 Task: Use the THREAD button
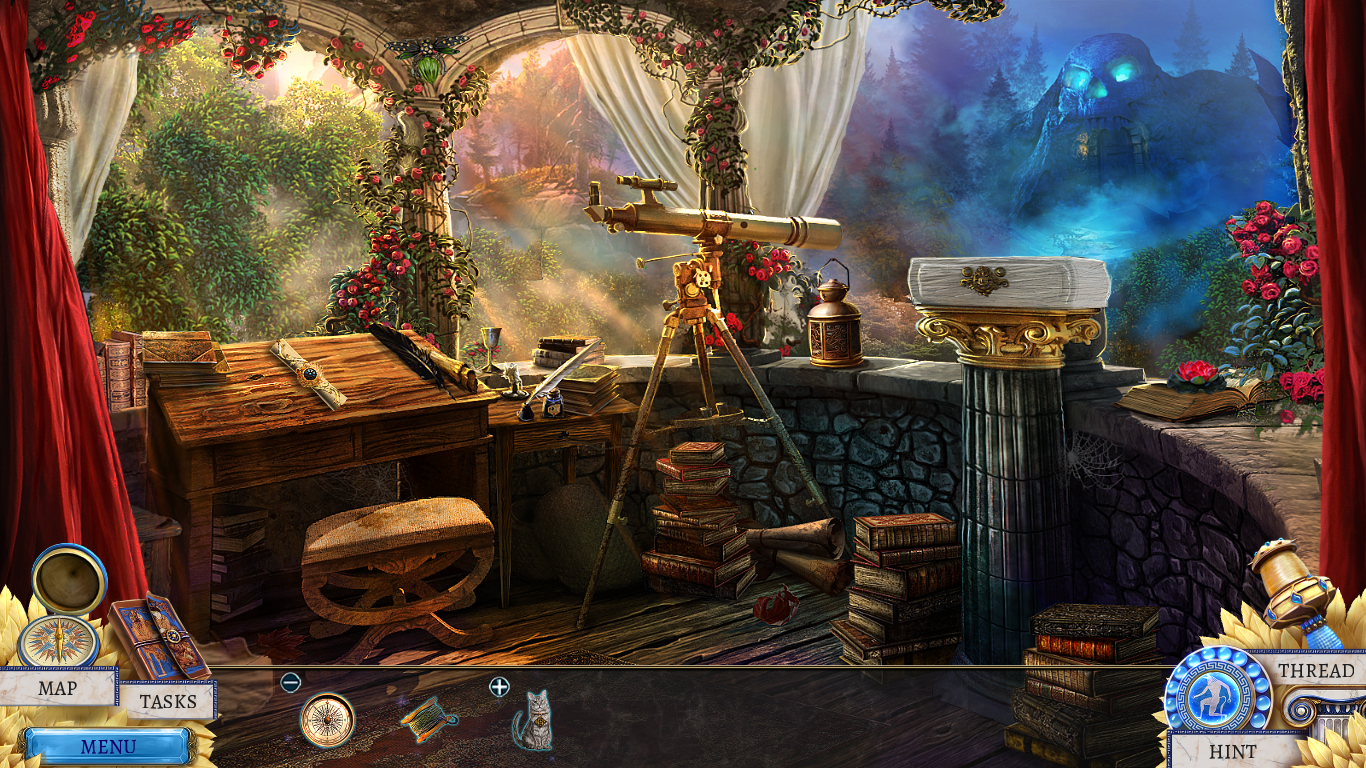coord(1316,670)
